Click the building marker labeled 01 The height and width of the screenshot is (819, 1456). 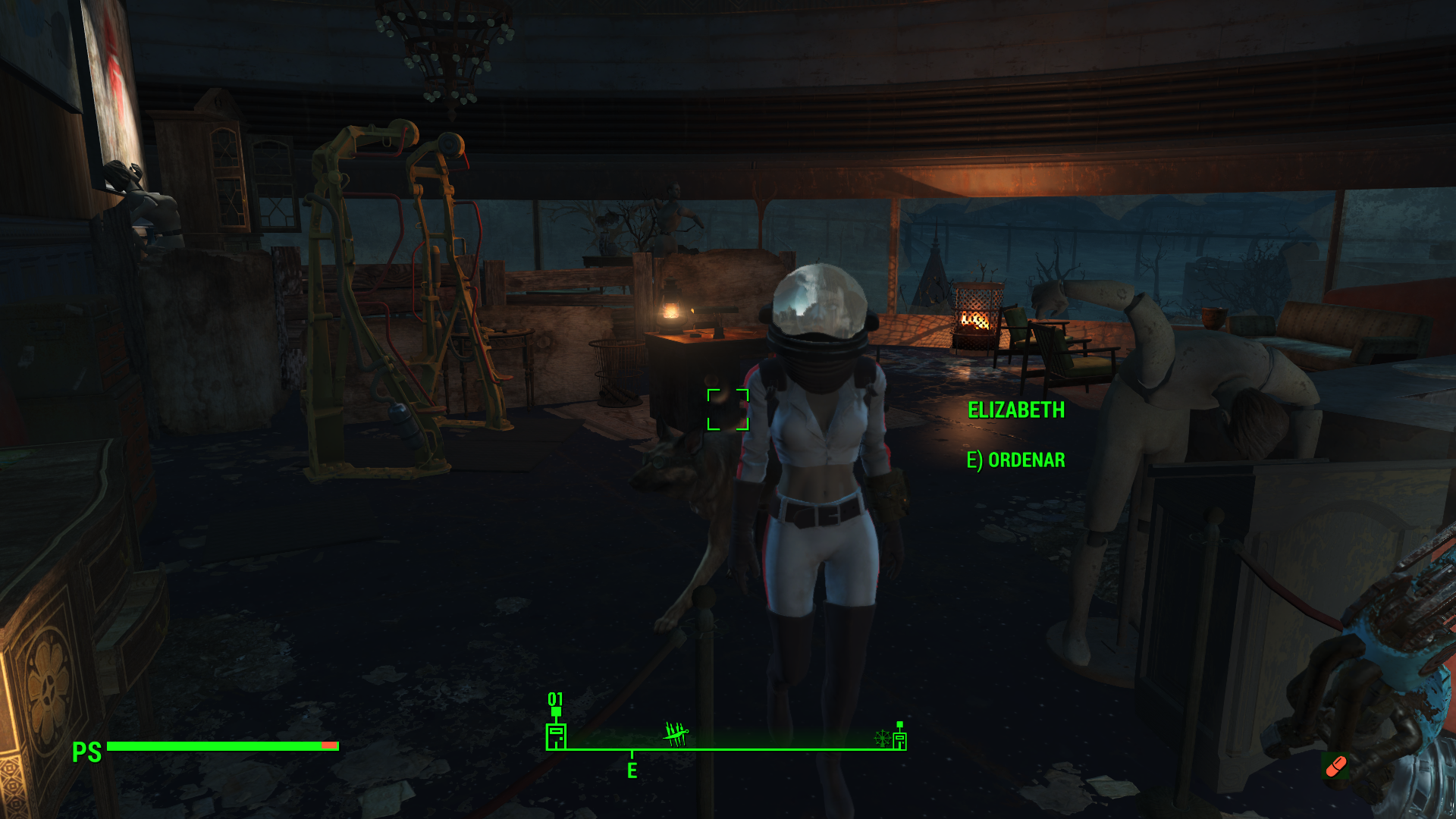click(556, 735)
